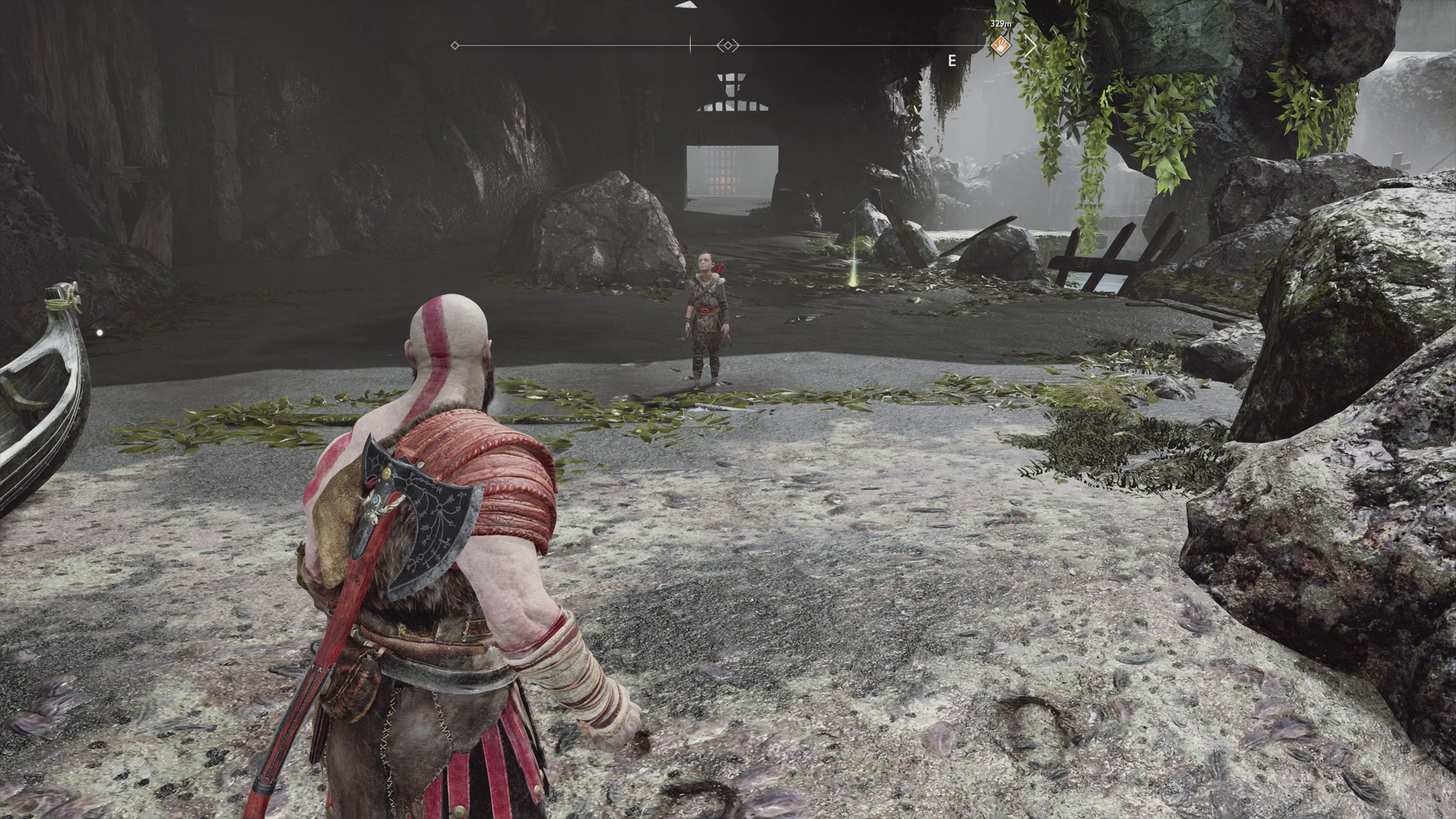This screenshot has height=819, width=1456.
Task: Click the bracketed diamond marker on compass
Action: 728,46
